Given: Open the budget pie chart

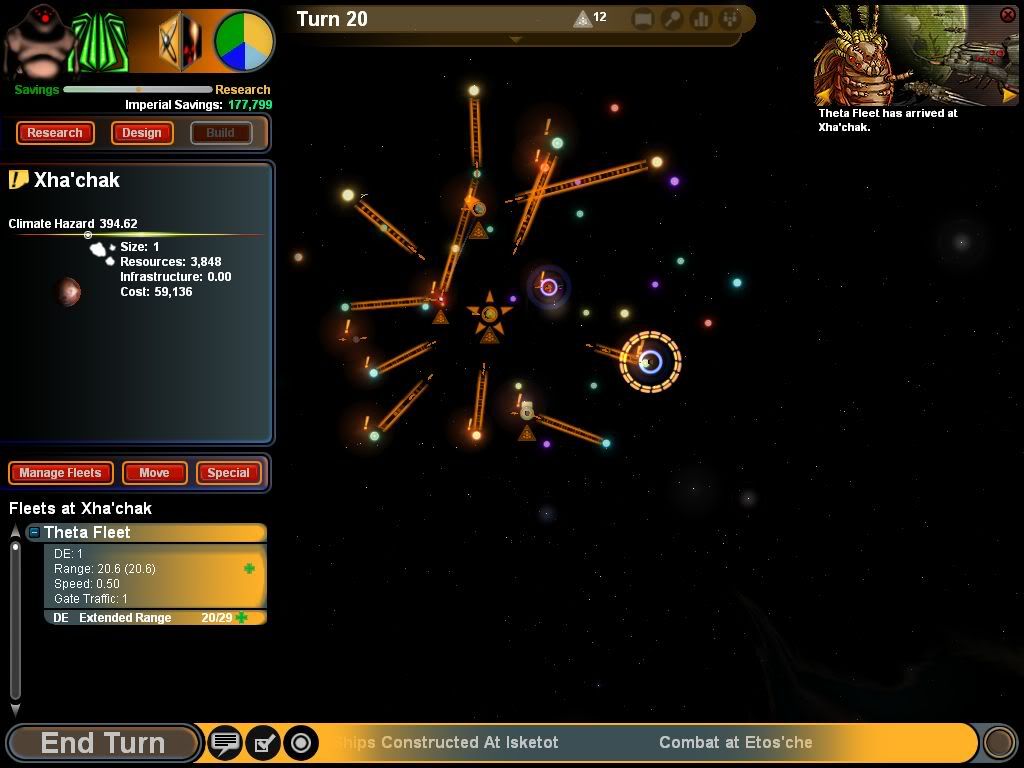Looking at the screenshot, I should point(244,41).
